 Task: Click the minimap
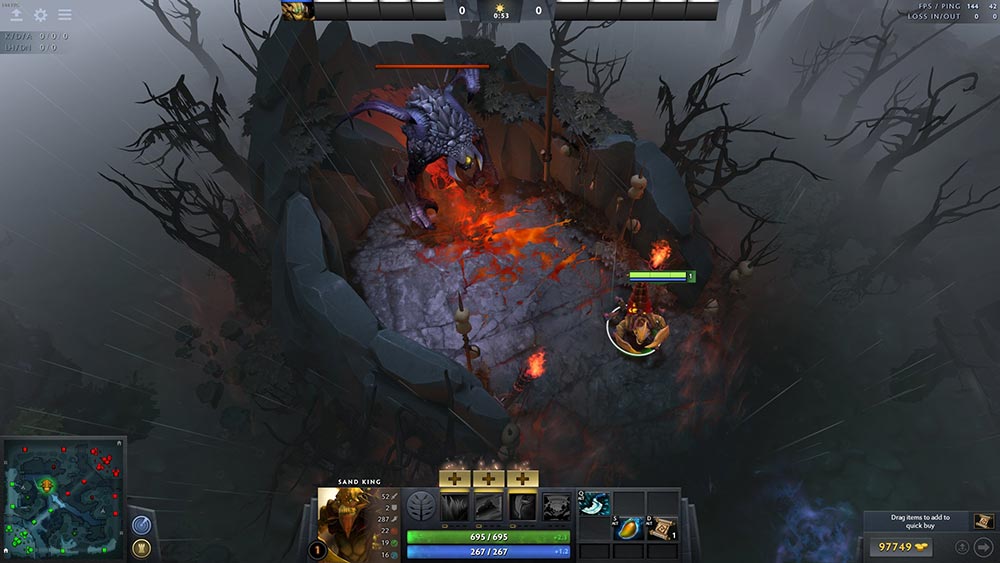coord(62,497)
